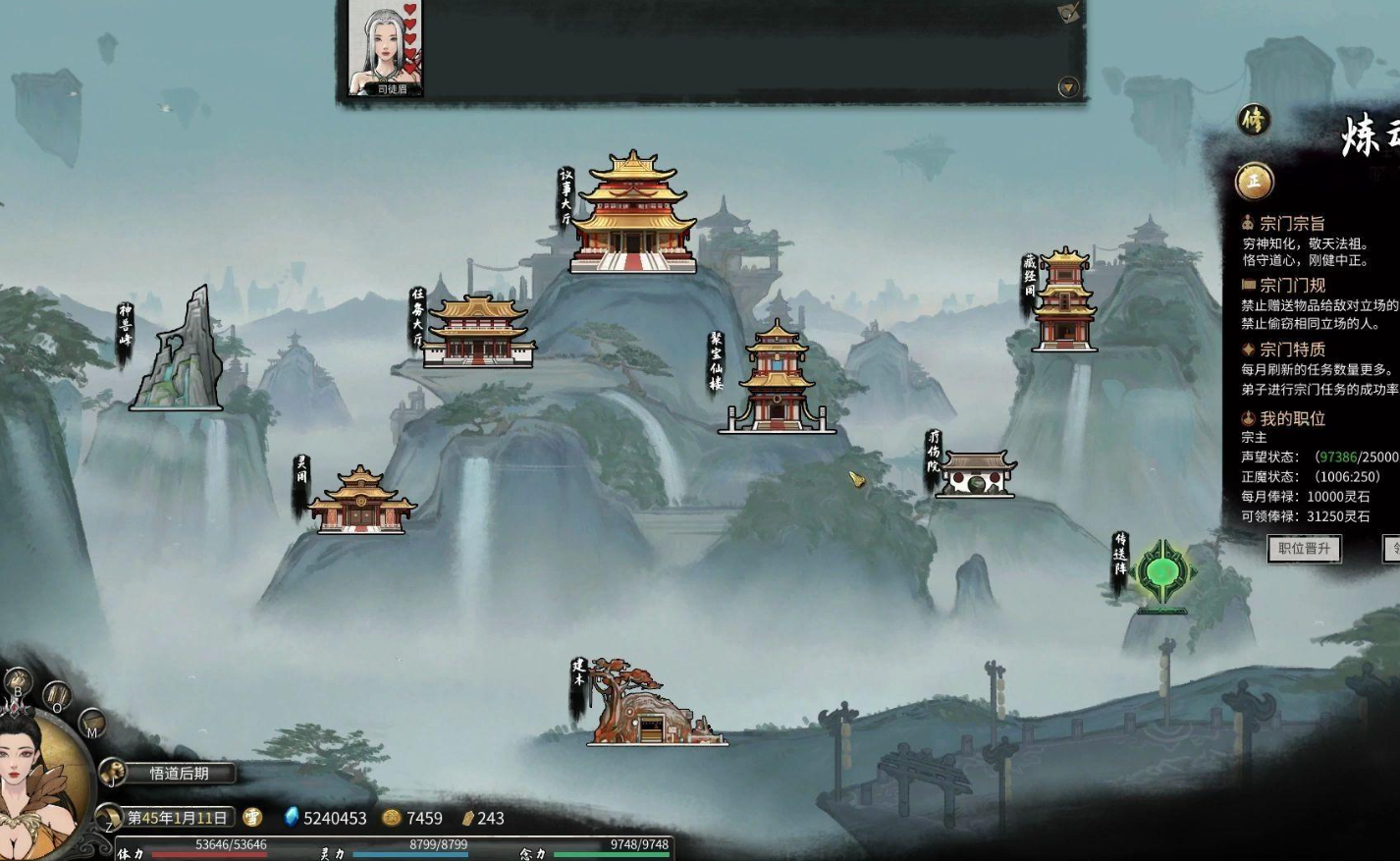Click the golden 正 alignment badge
The height and width of the screenshot is (861, 1400).
(x=1254, y=182)
